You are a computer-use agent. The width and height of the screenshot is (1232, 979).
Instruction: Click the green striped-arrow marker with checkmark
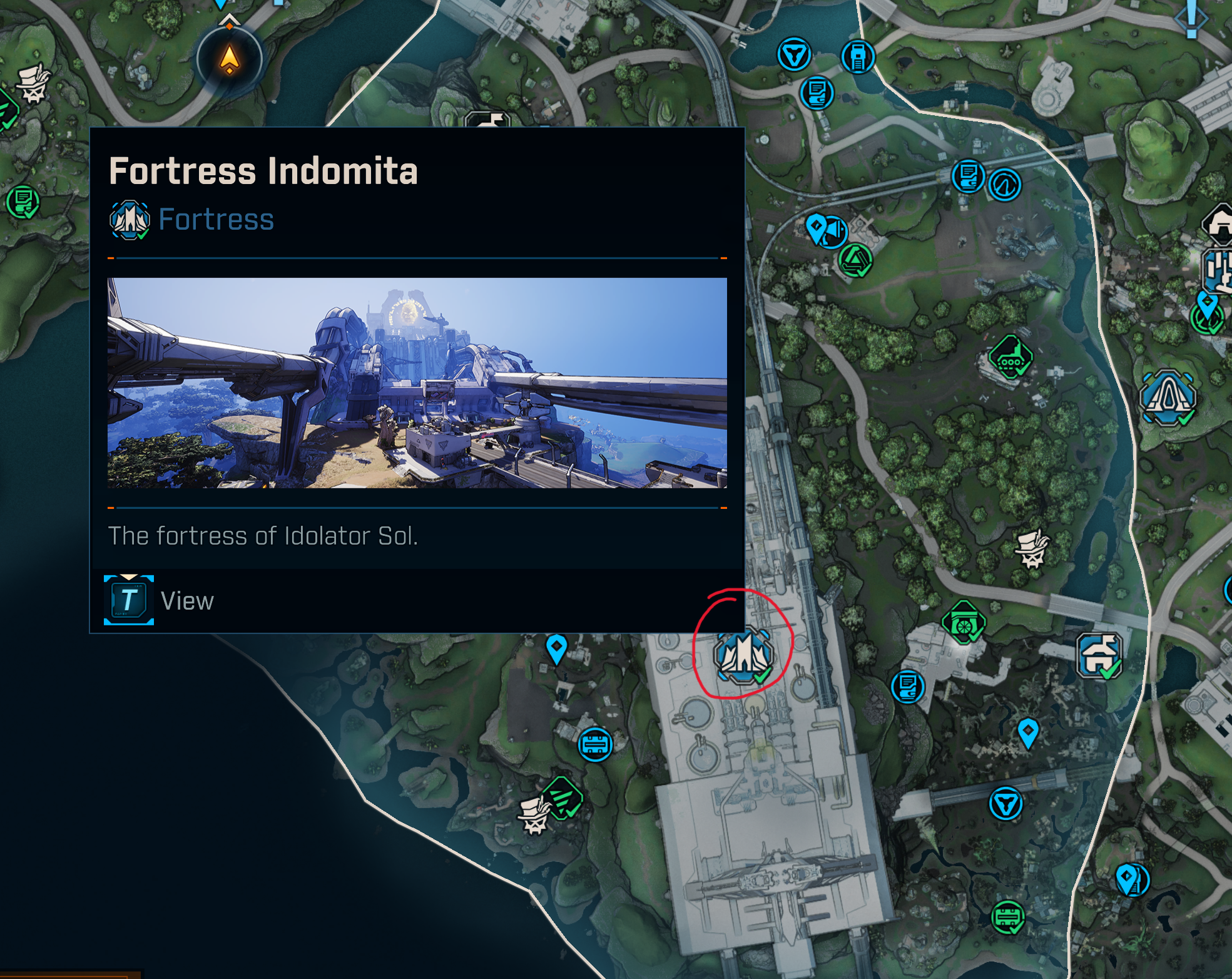click(563, 798)
